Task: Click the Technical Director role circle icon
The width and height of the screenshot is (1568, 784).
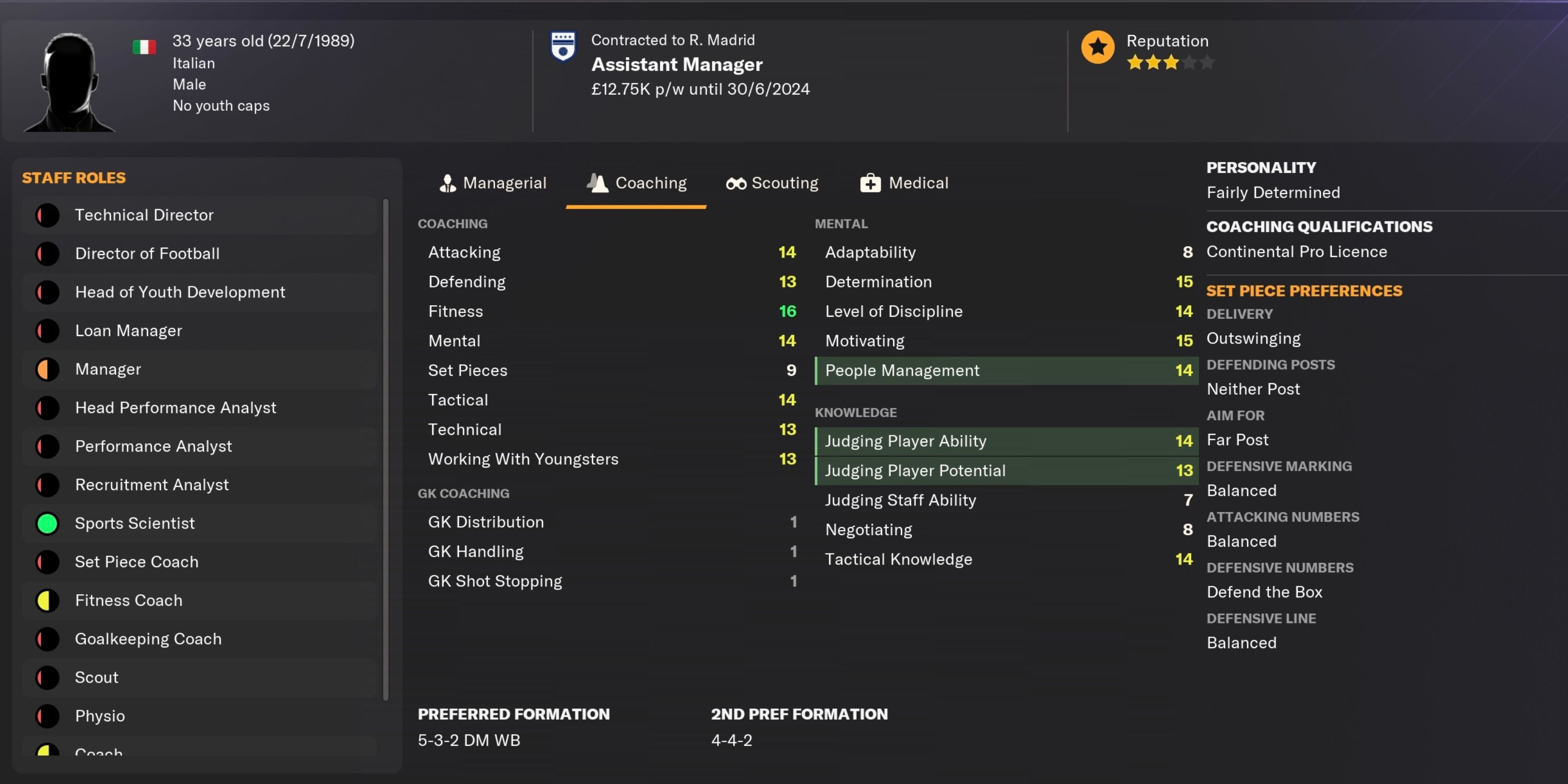Action: (x=48, y=215)
